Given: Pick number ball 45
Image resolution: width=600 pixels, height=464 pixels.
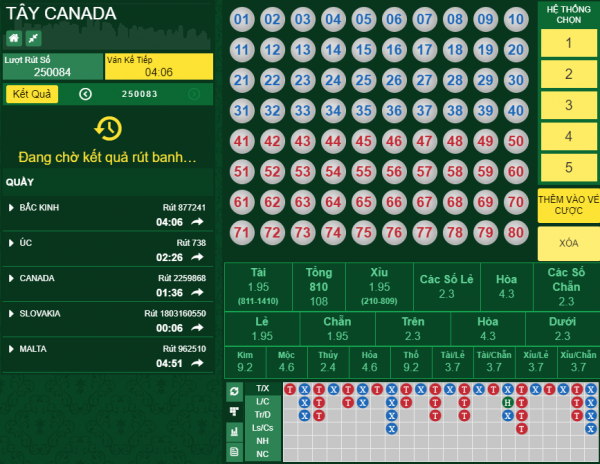Looking at the screenshot, I should click(364, 142).
